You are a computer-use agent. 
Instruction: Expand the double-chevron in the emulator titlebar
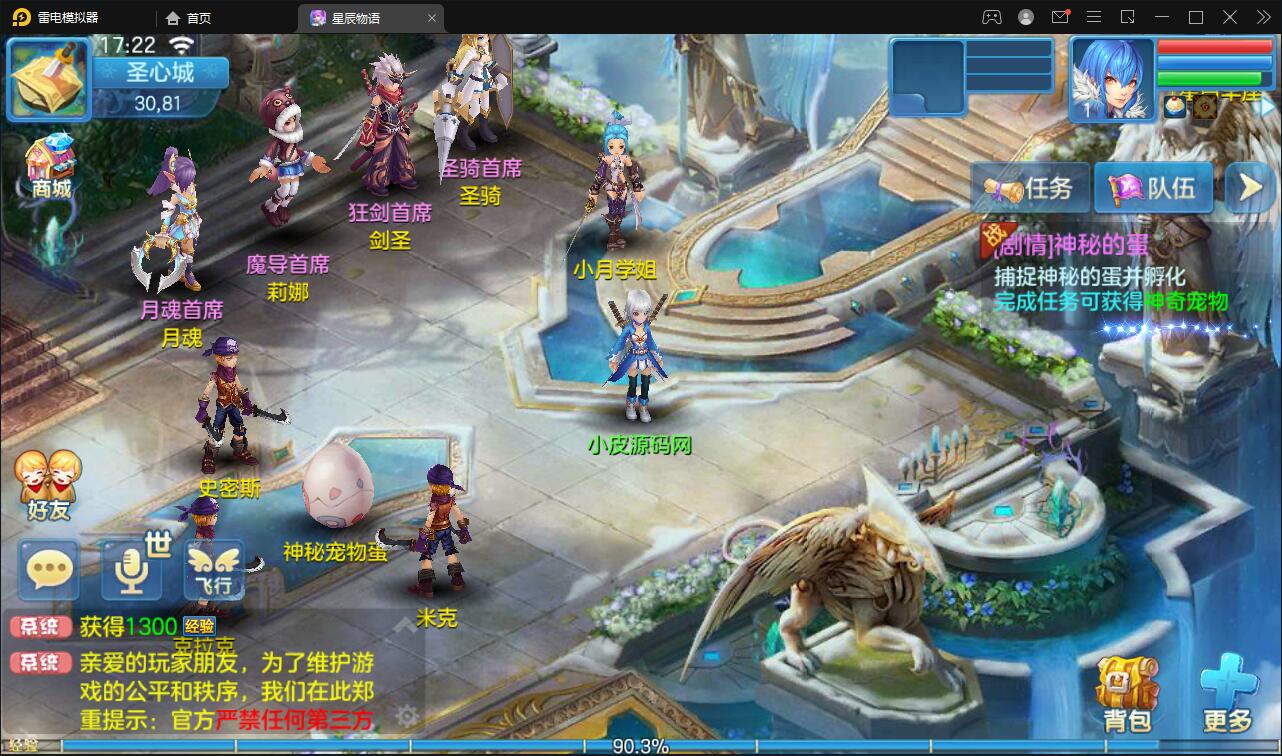pyautogui.click(x=1263, y=17)
